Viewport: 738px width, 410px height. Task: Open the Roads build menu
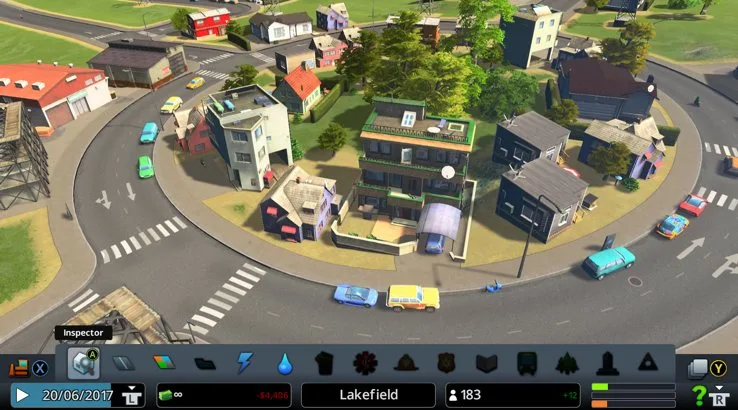tap(122, 363)
